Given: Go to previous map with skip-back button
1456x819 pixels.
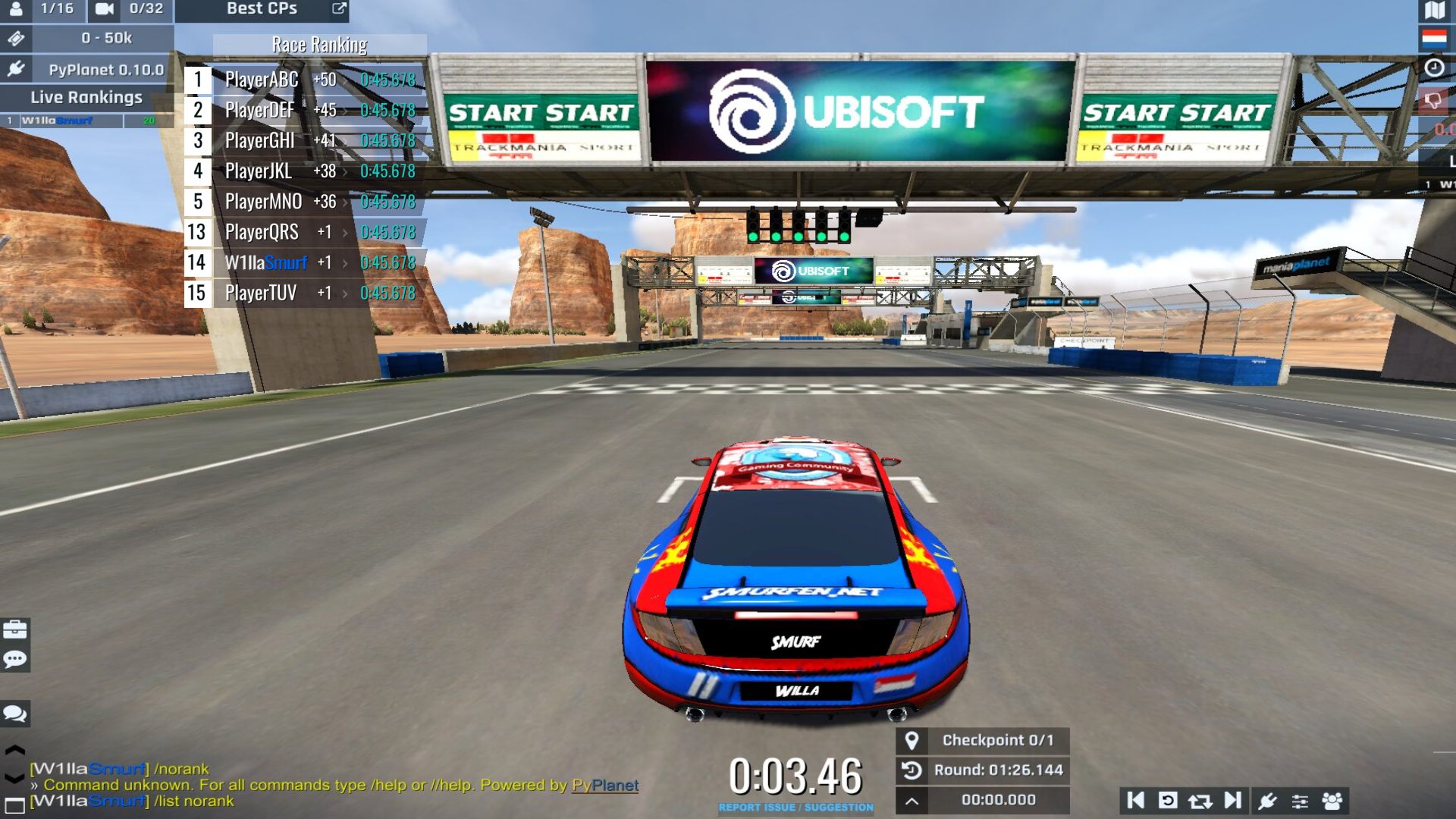Looking at the screenshot, I should click(x=1136, y=801).
